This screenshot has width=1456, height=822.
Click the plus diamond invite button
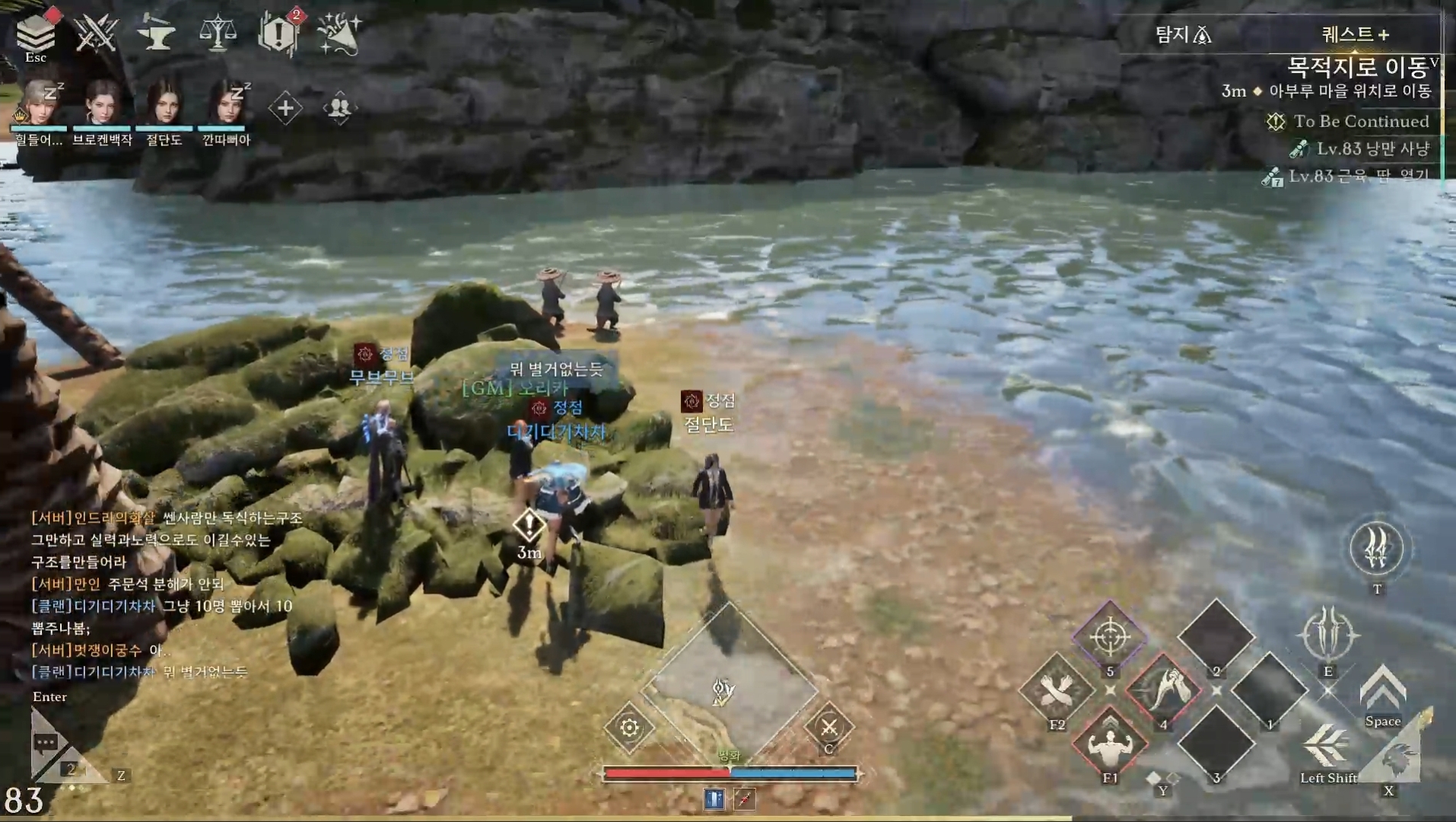tap(285, 108)
